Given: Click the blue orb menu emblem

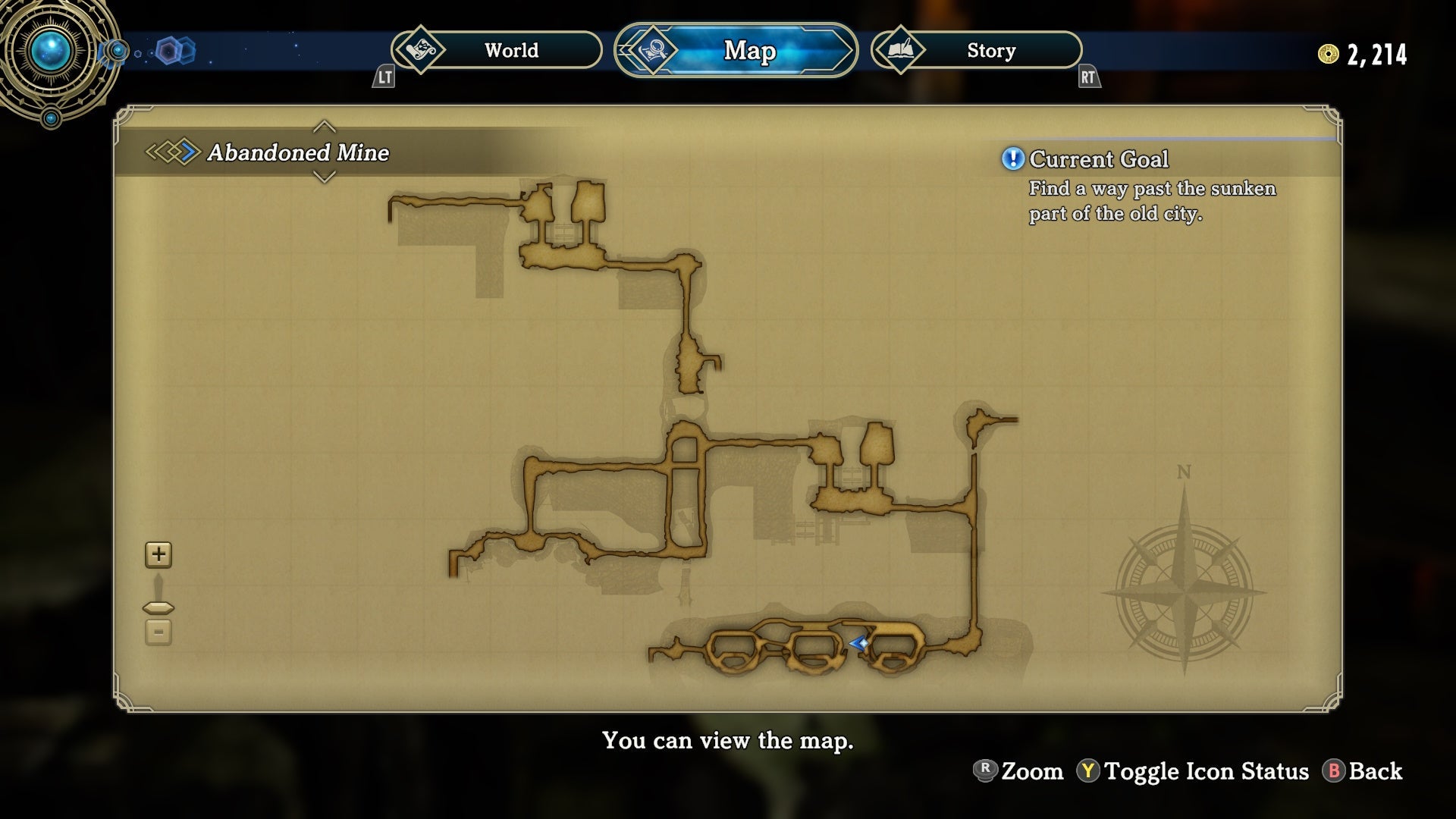Looking at the screenshot, I should pos(52,52).
